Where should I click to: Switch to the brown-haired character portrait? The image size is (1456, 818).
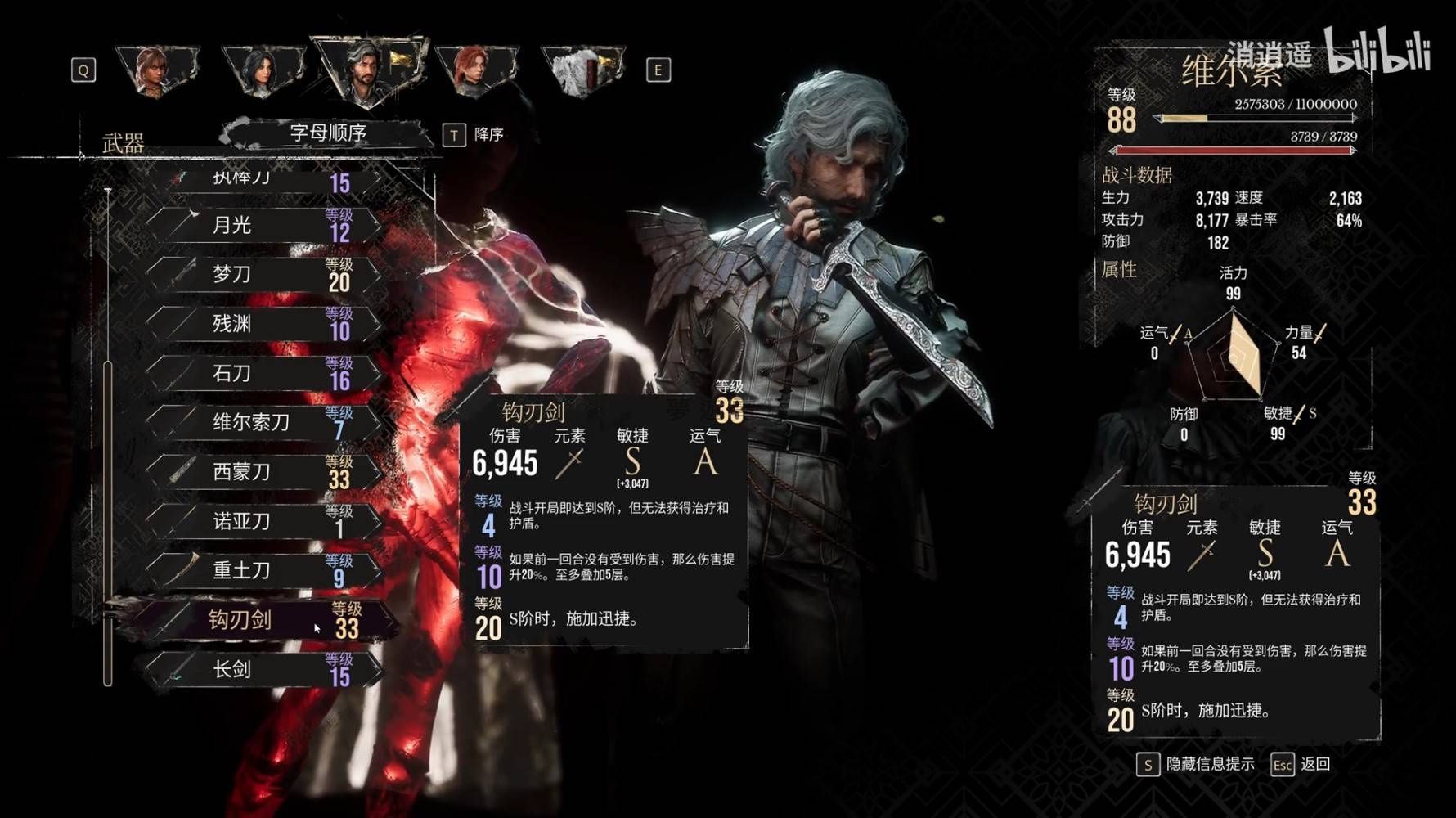155,71
